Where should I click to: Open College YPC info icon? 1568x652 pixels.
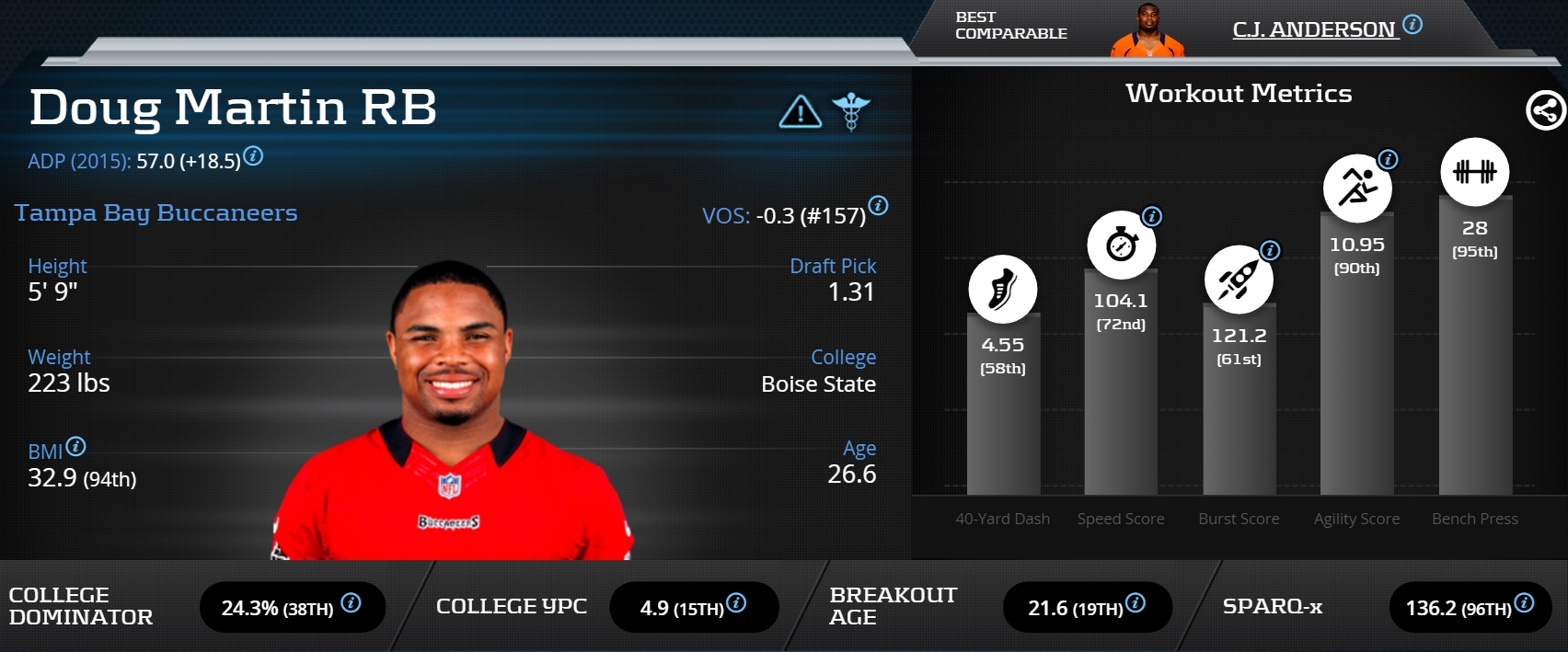tap(736, 603)
